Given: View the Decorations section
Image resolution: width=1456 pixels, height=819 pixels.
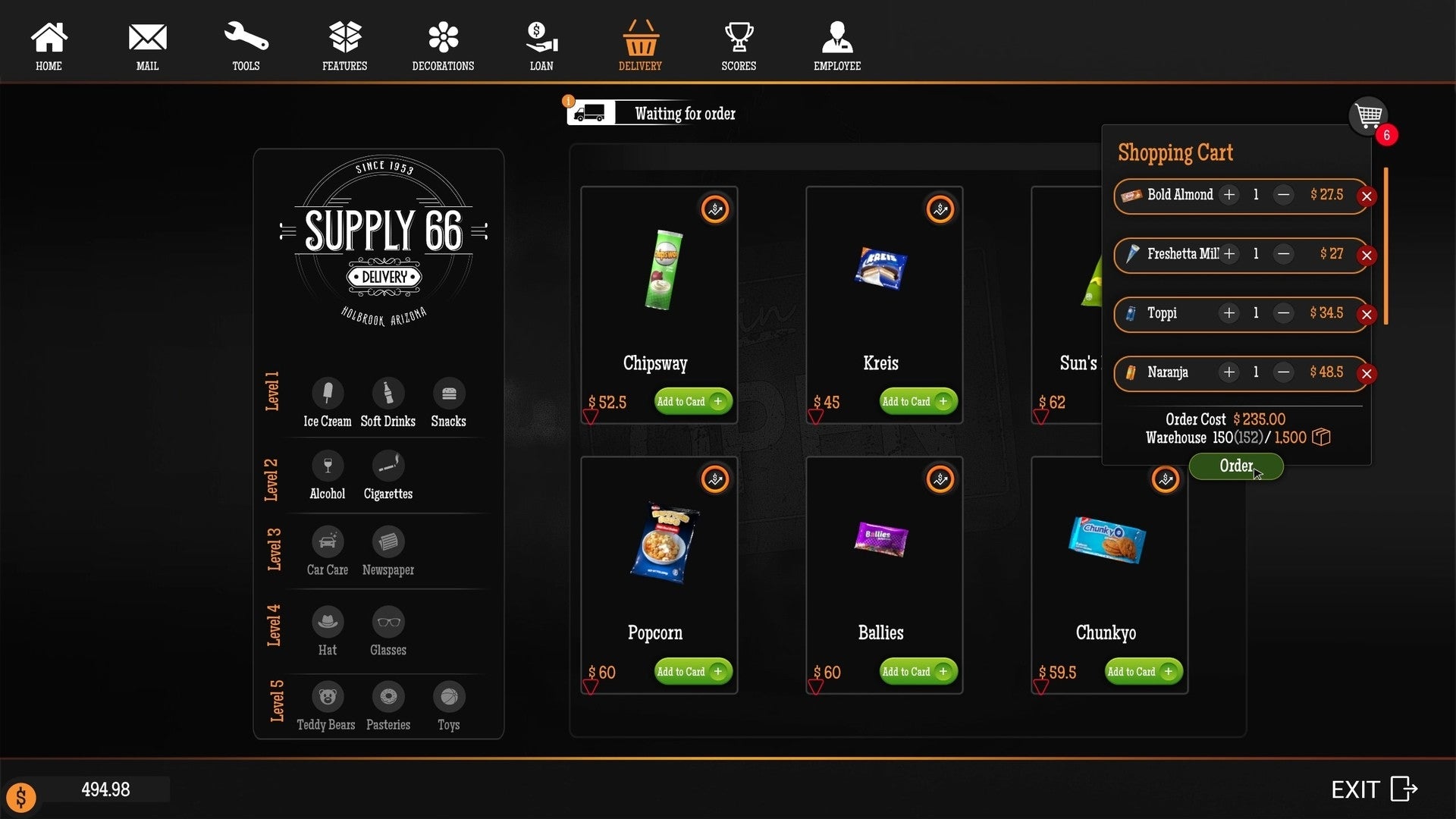Looking at the screenshot, I should pyautogui.click(x=442, y=45).
